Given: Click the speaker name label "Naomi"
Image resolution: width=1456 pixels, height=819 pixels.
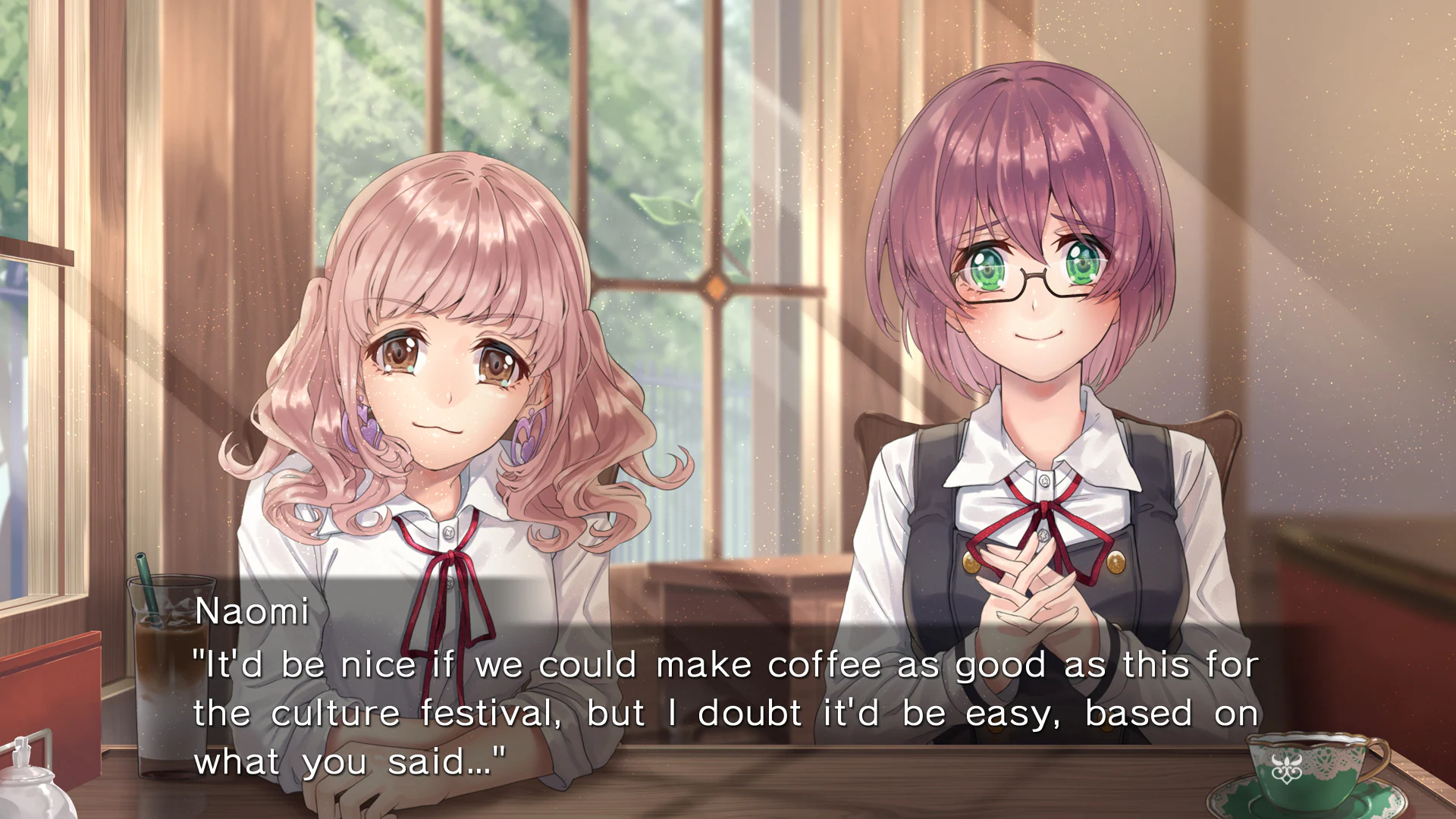Looking at the screenshot, I should pyautogui.click(x=253, y=611).
